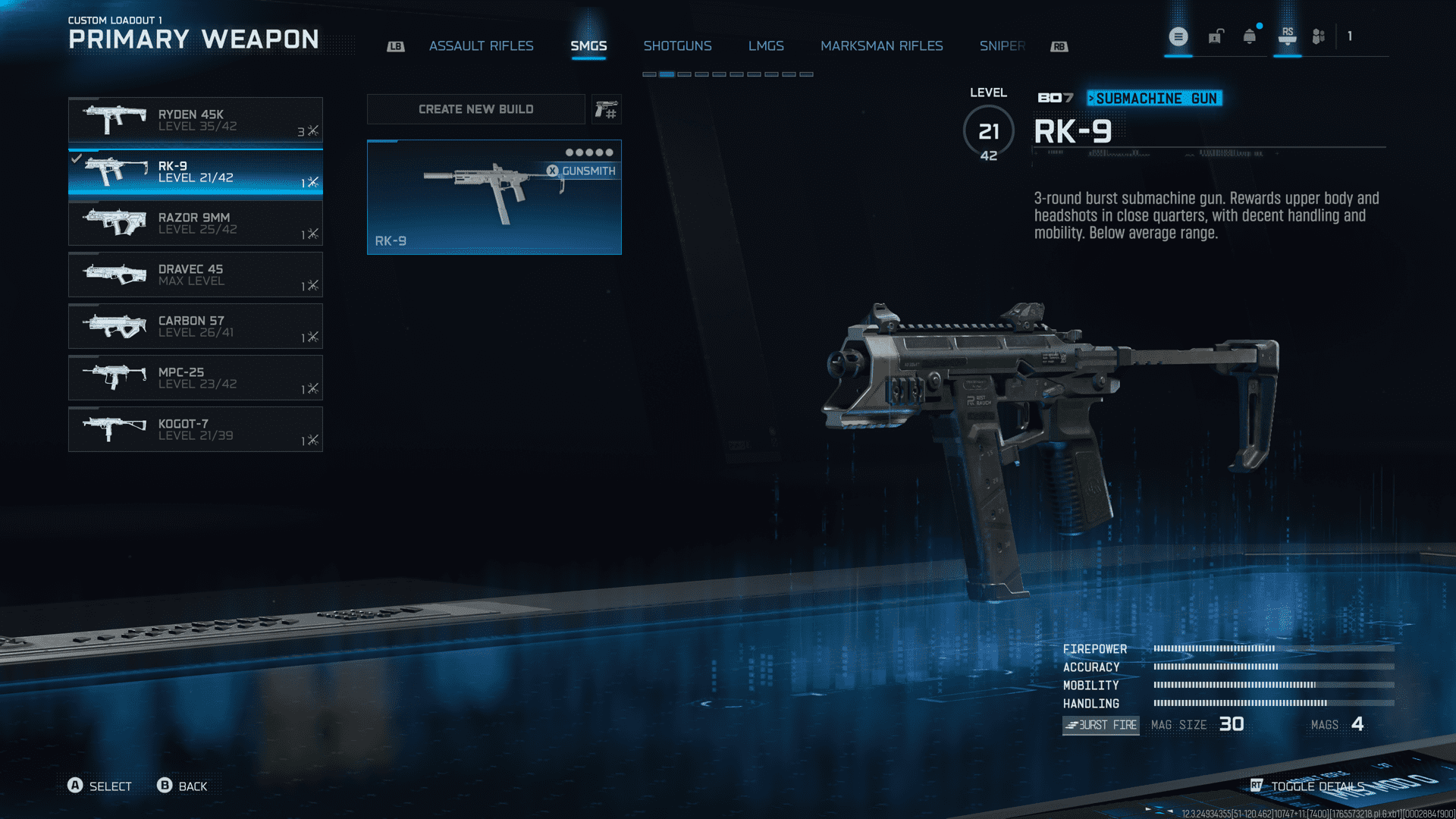The height and width of the screenshot is (819, 1456).
Task: Pick the Razor 9mm submachine gun
Action: 195,223
